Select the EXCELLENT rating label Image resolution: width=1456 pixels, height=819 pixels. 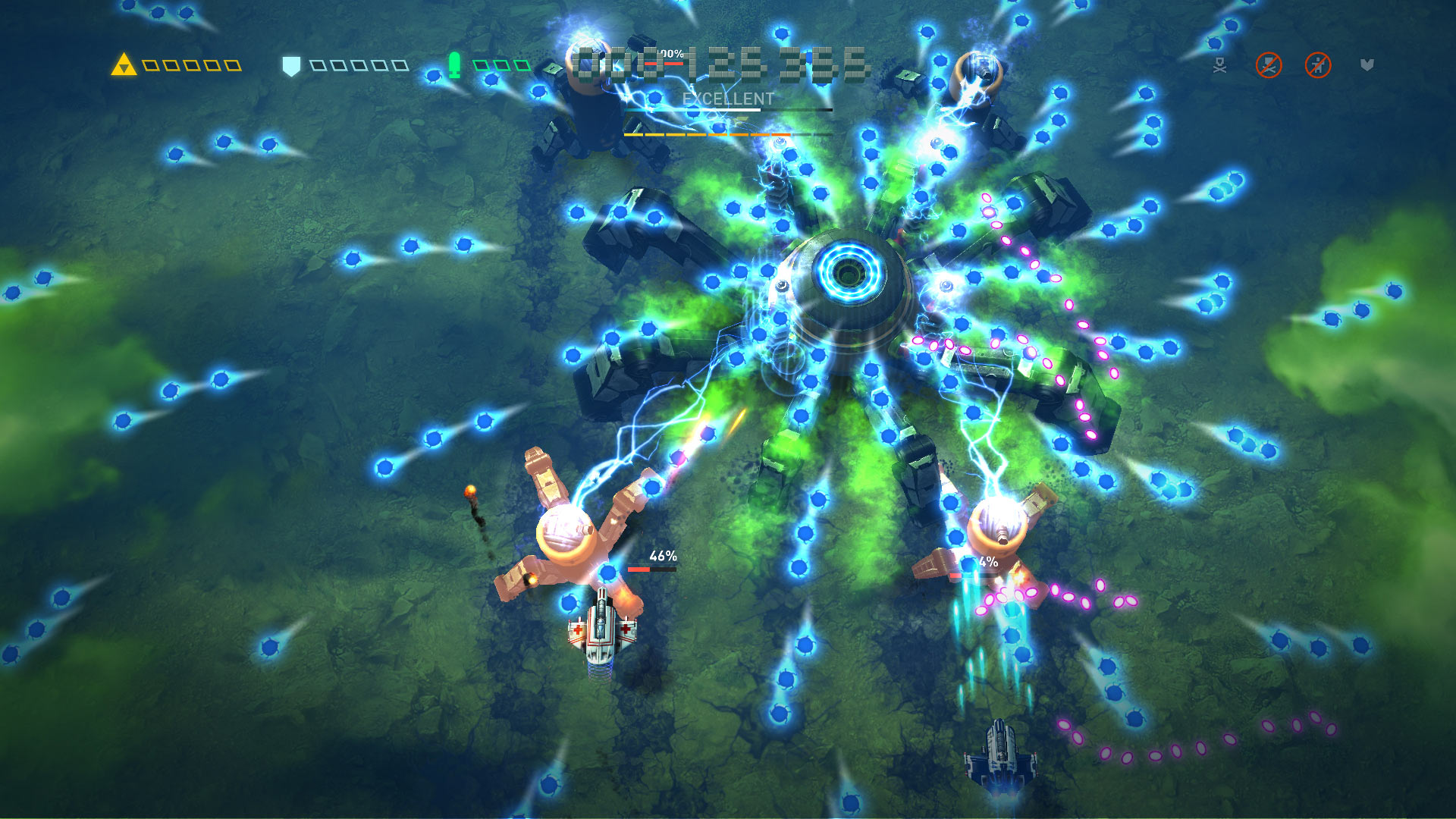coord(727,98)
